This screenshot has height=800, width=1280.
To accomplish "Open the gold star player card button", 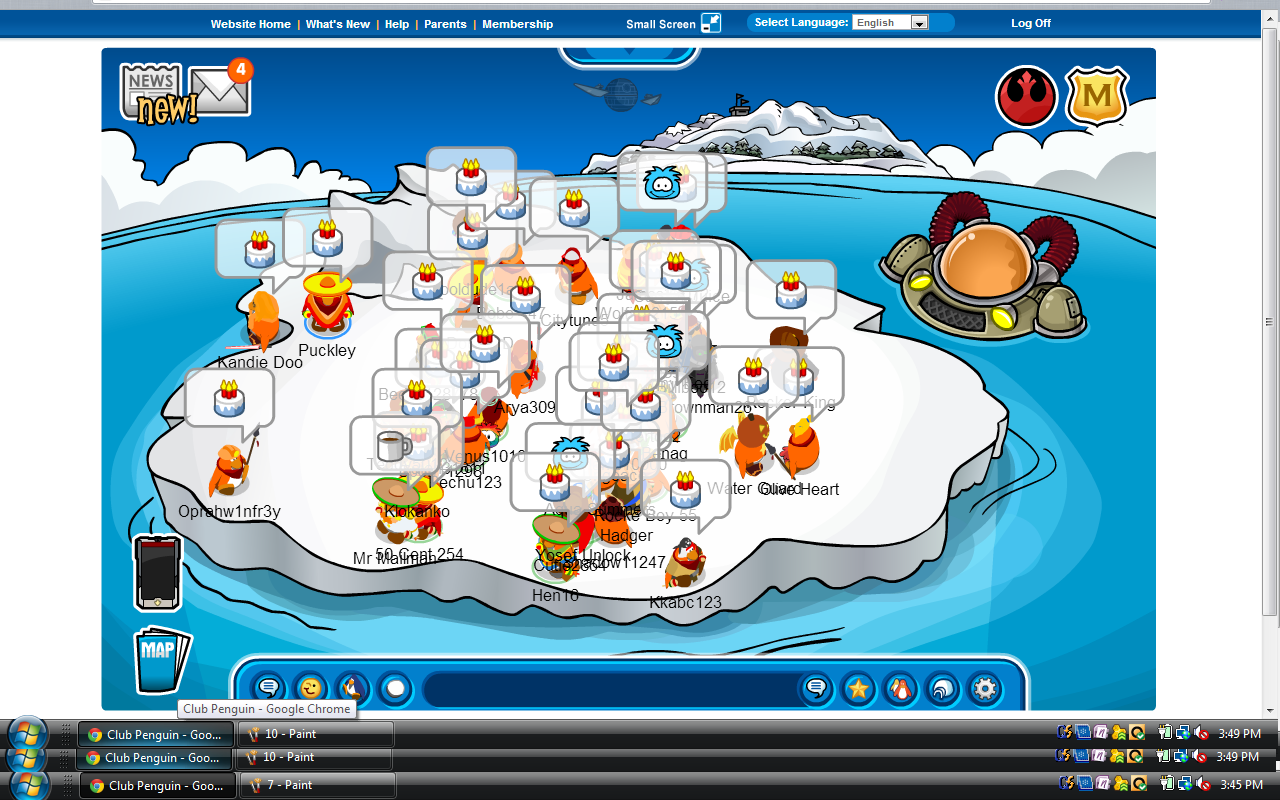I will [858, 688].
